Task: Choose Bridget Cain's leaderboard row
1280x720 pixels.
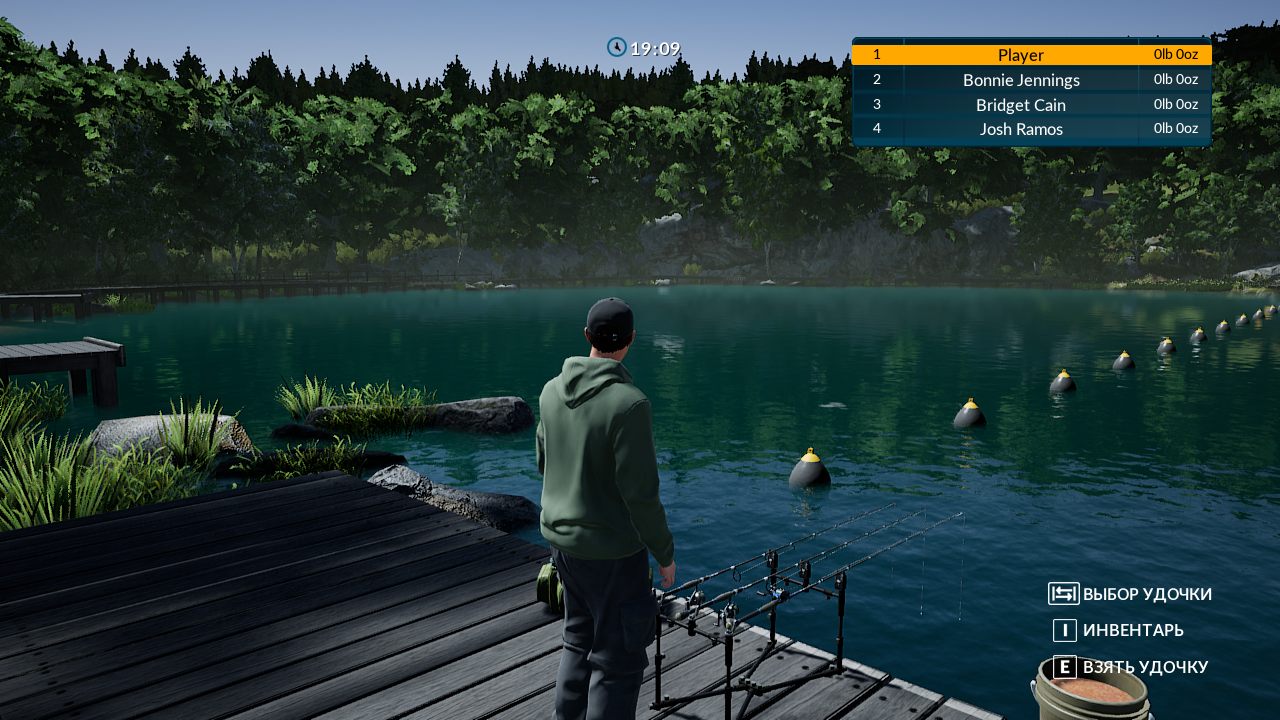Action: (1021, 105)
